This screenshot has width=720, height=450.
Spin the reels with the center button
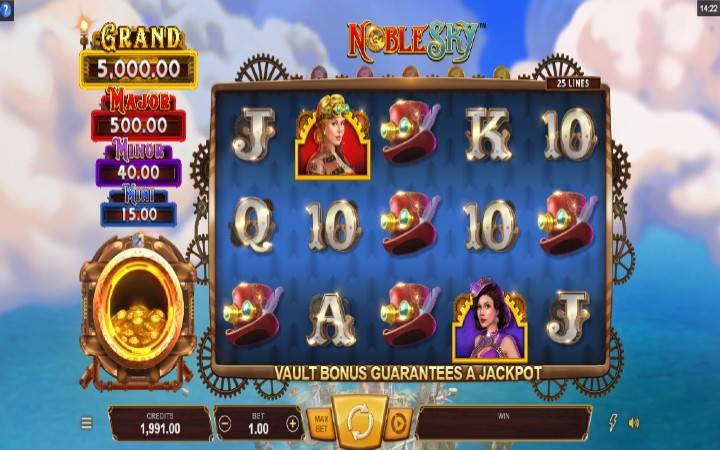[360, 421]
